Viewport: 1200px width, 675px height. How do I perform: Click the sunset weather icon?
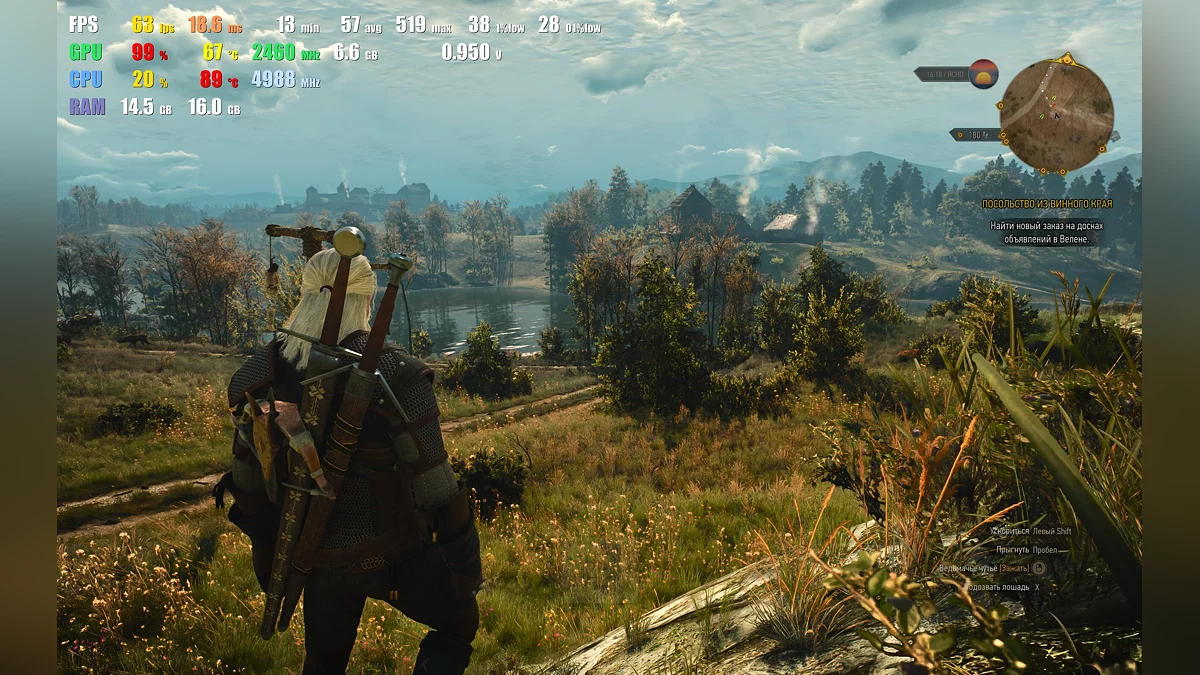983,74
